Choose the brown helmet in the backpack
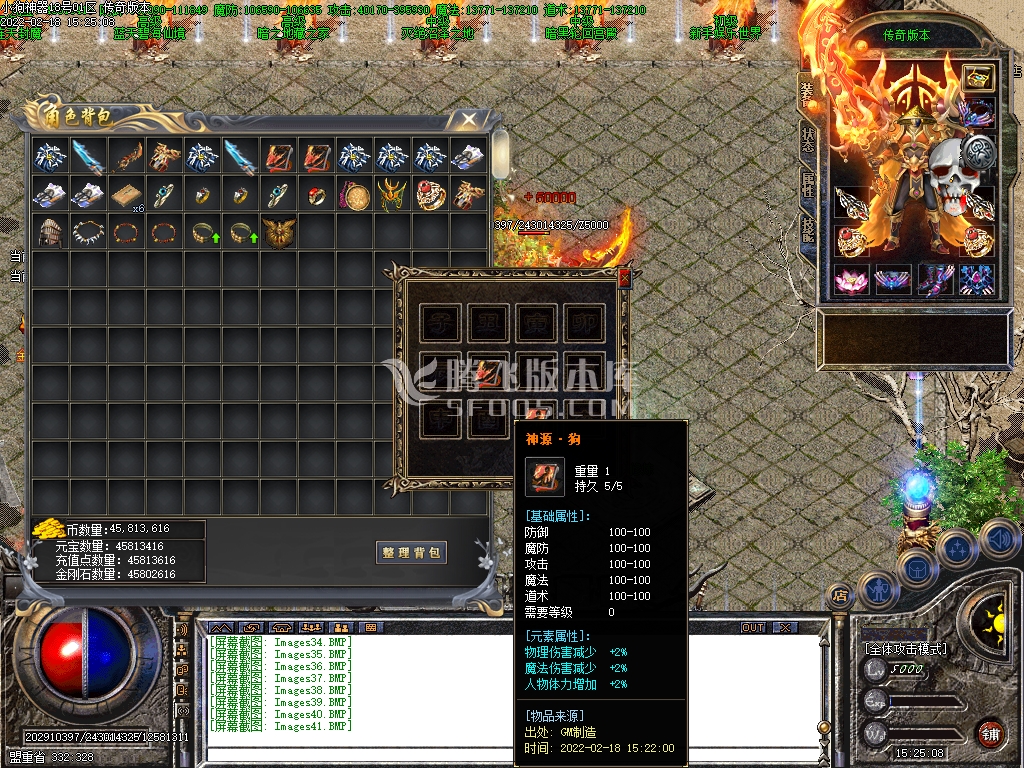1024x768 pixels. [x=49, y=232]
